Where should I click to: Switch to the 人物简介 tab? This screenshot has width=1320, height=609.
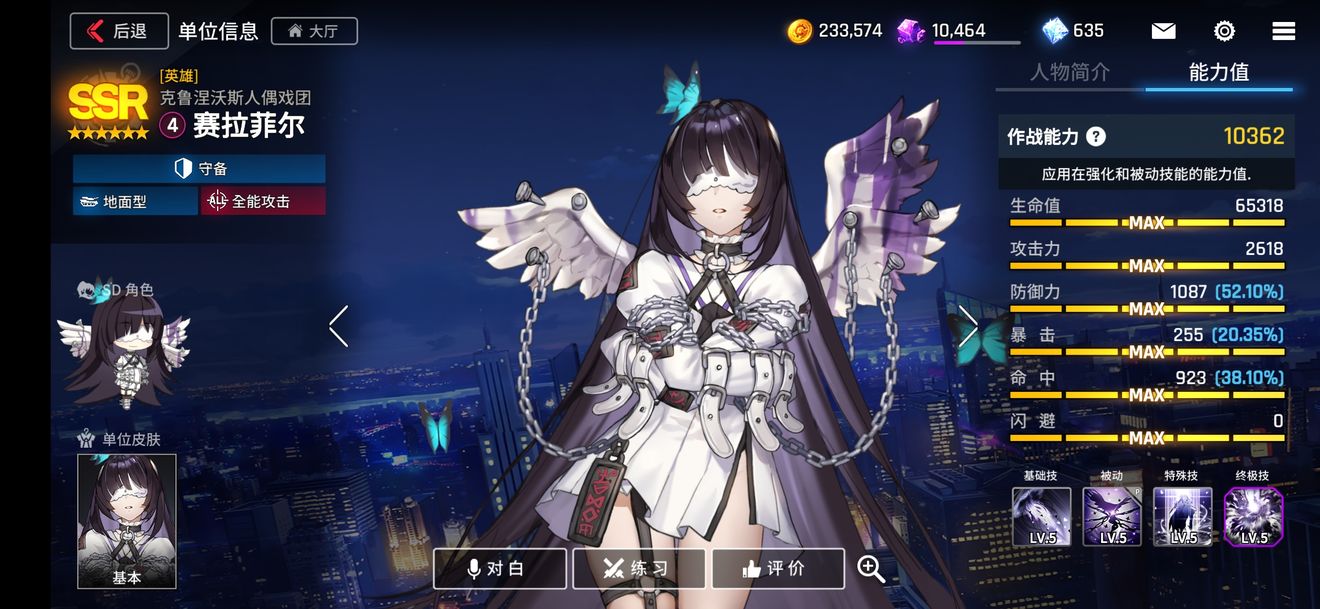1070,72
